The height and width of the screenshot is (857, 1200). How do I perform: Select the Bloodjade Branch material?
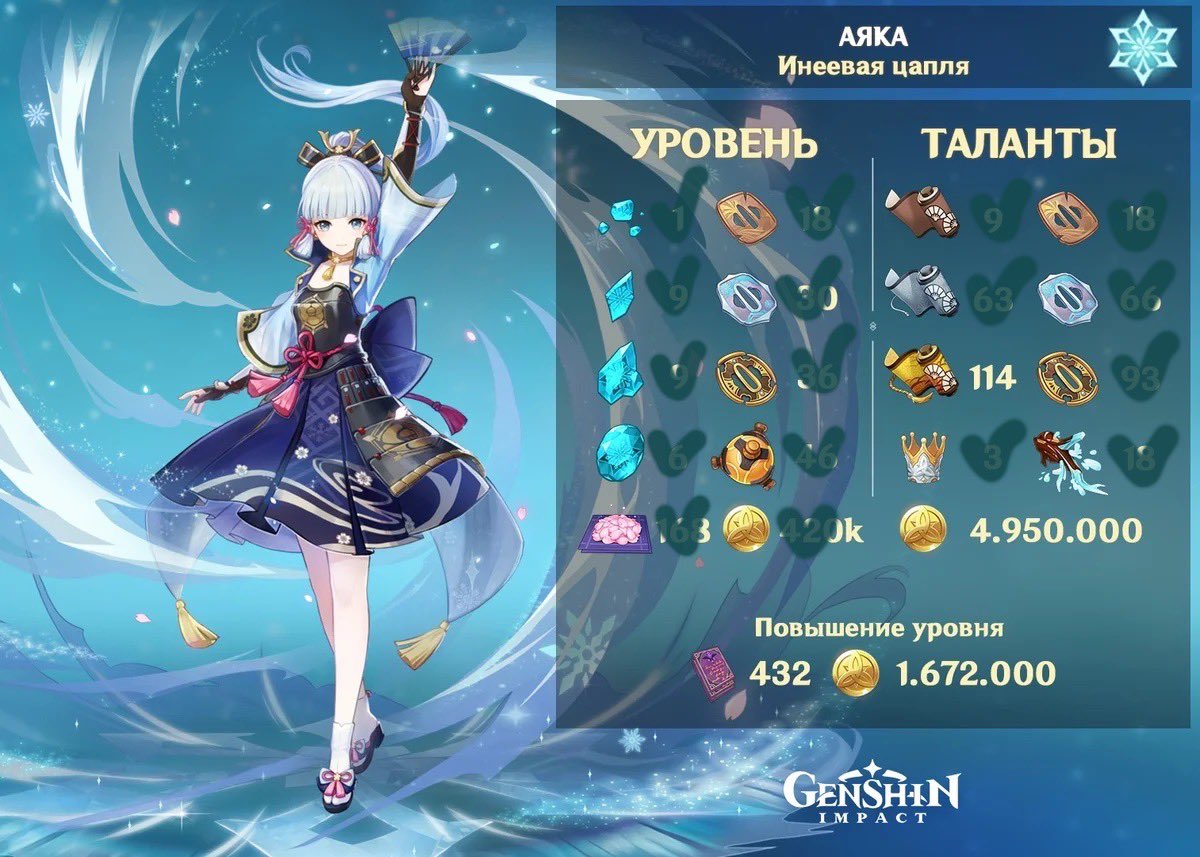(x=1070, y=459)
